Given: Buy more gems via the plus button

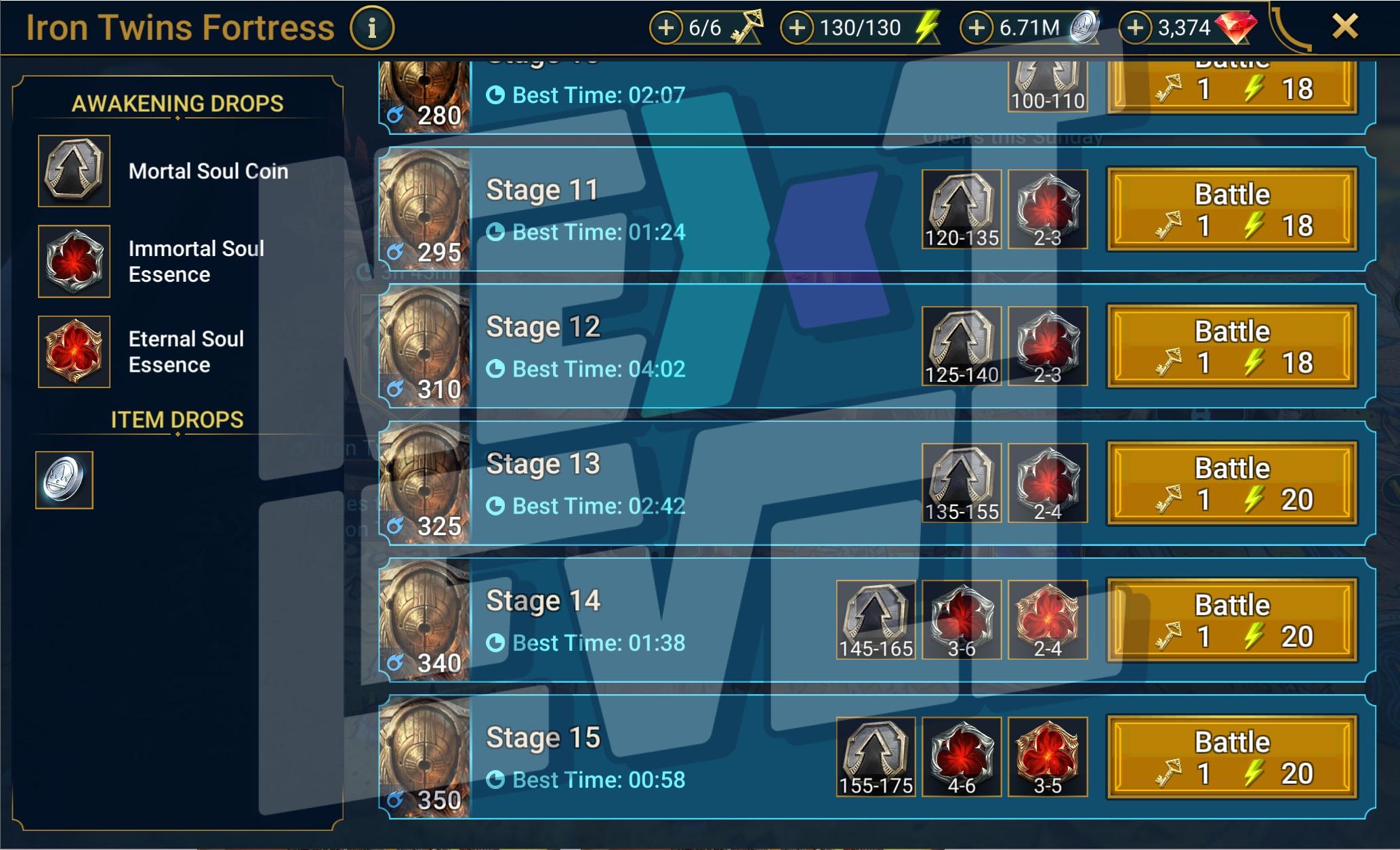Looking at the screenshot, I should 1135,28.
